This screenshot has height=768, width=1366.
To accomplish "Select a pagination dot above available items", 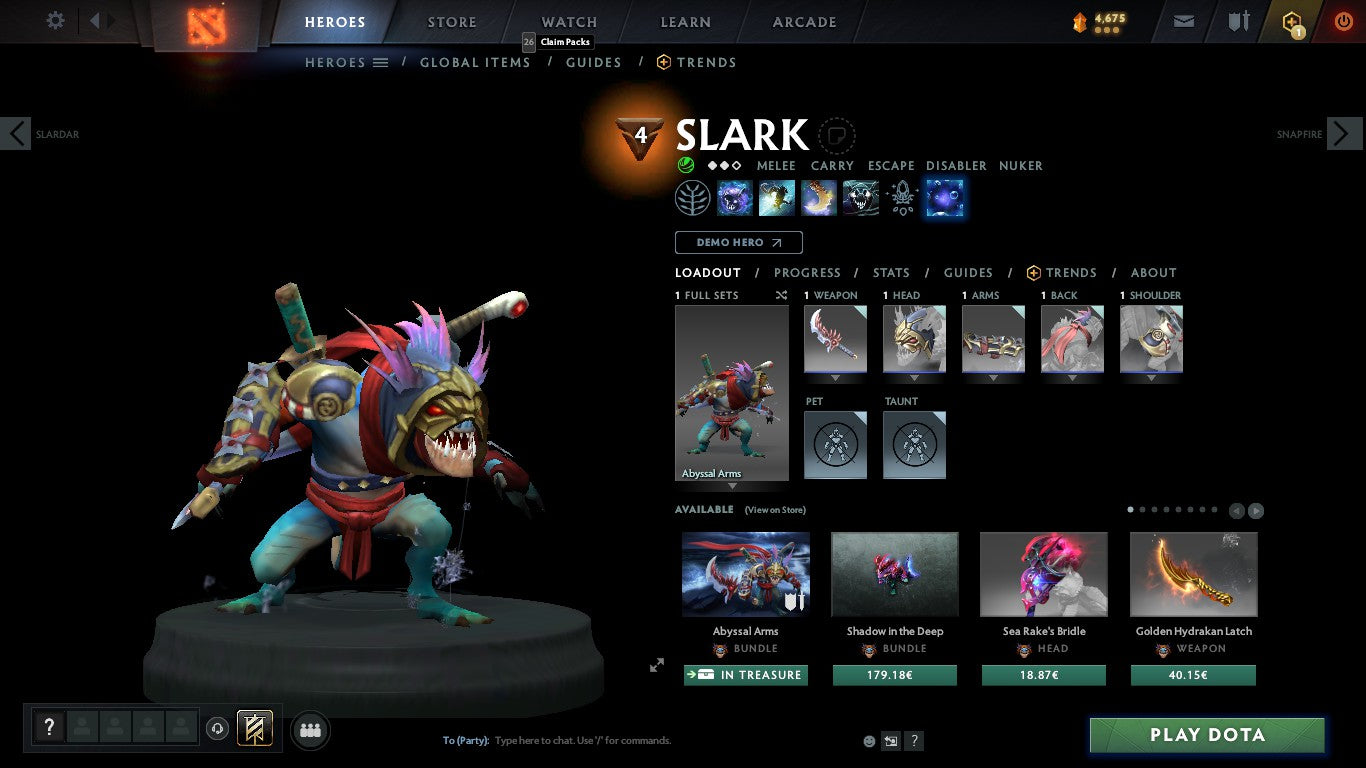I will point(1129,509).
